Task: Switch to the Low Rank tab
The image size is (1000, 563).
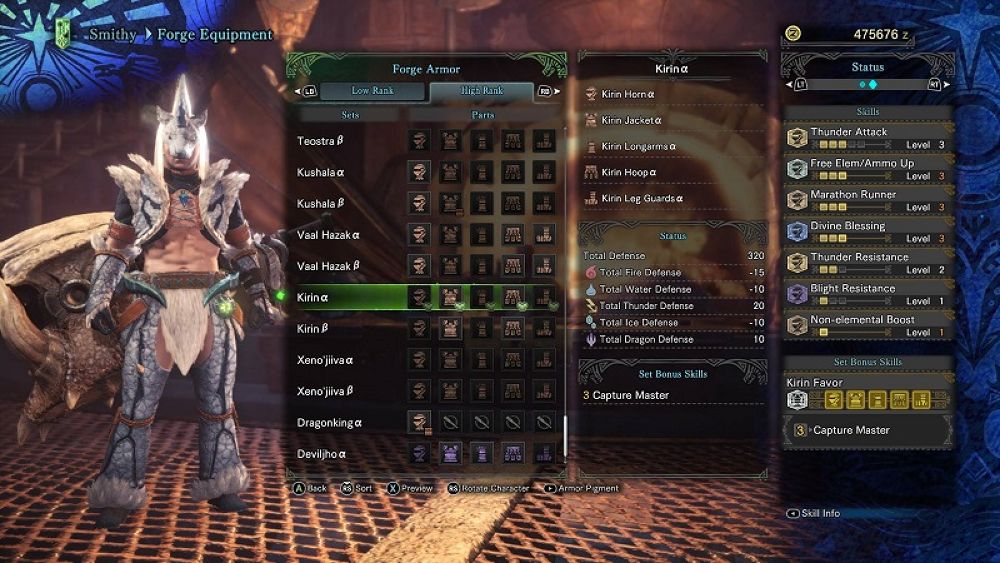Action: pos(371,91)
